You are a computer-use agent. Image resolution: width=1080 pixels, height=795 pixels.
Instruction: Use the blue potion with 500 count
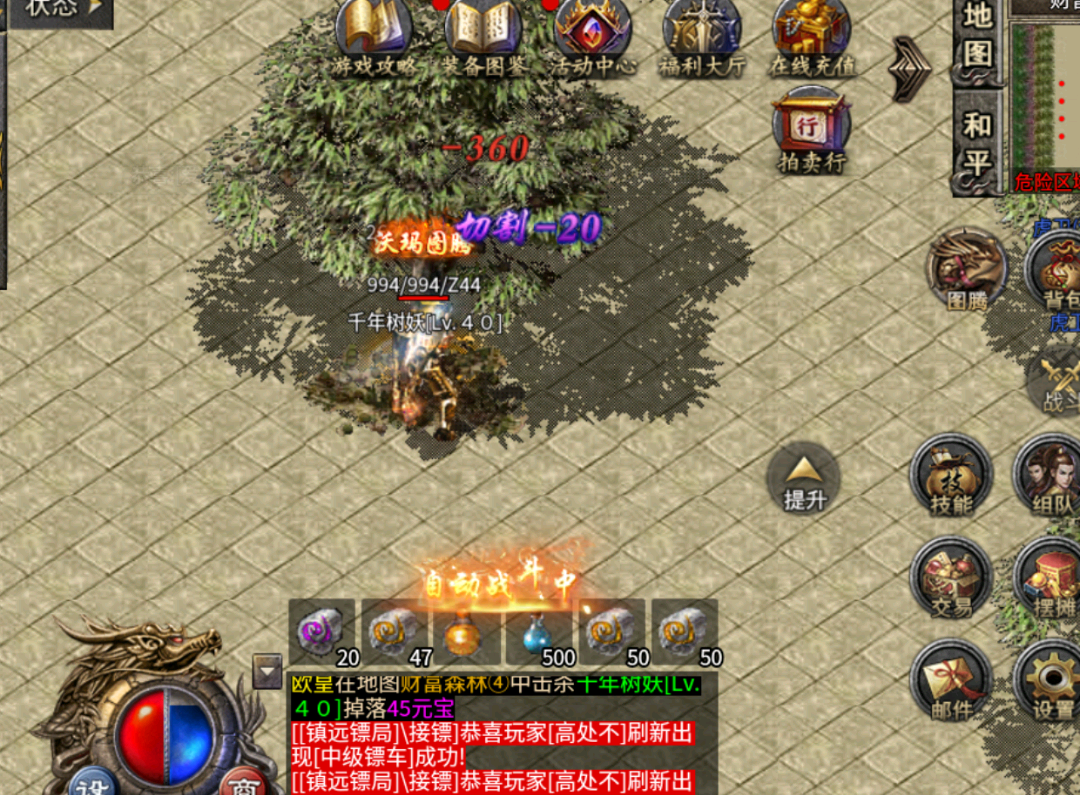(541, 634)
